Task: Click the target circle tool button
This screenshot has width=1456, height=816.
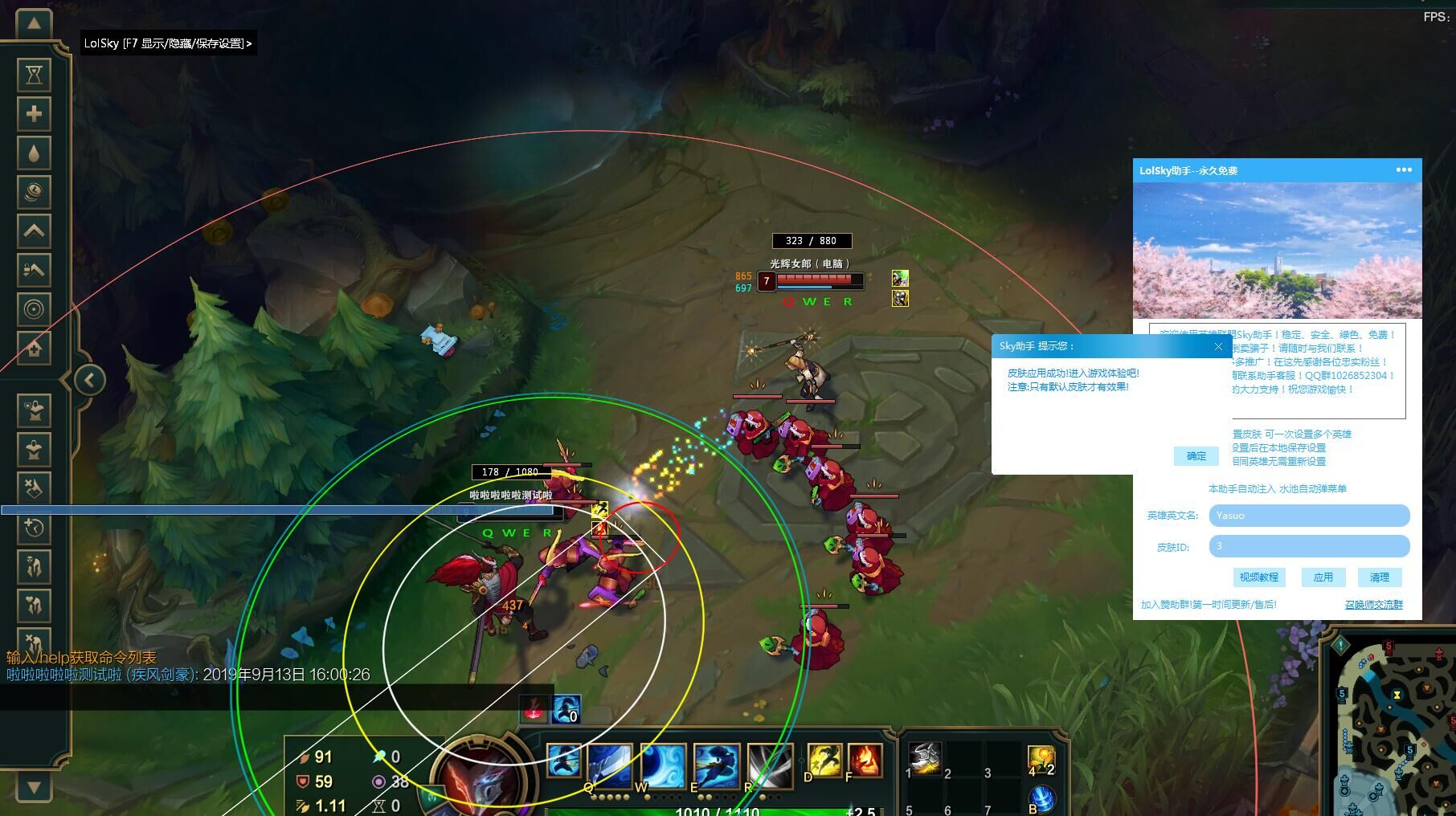Action: pyautogui.click(x=34, y=309)
